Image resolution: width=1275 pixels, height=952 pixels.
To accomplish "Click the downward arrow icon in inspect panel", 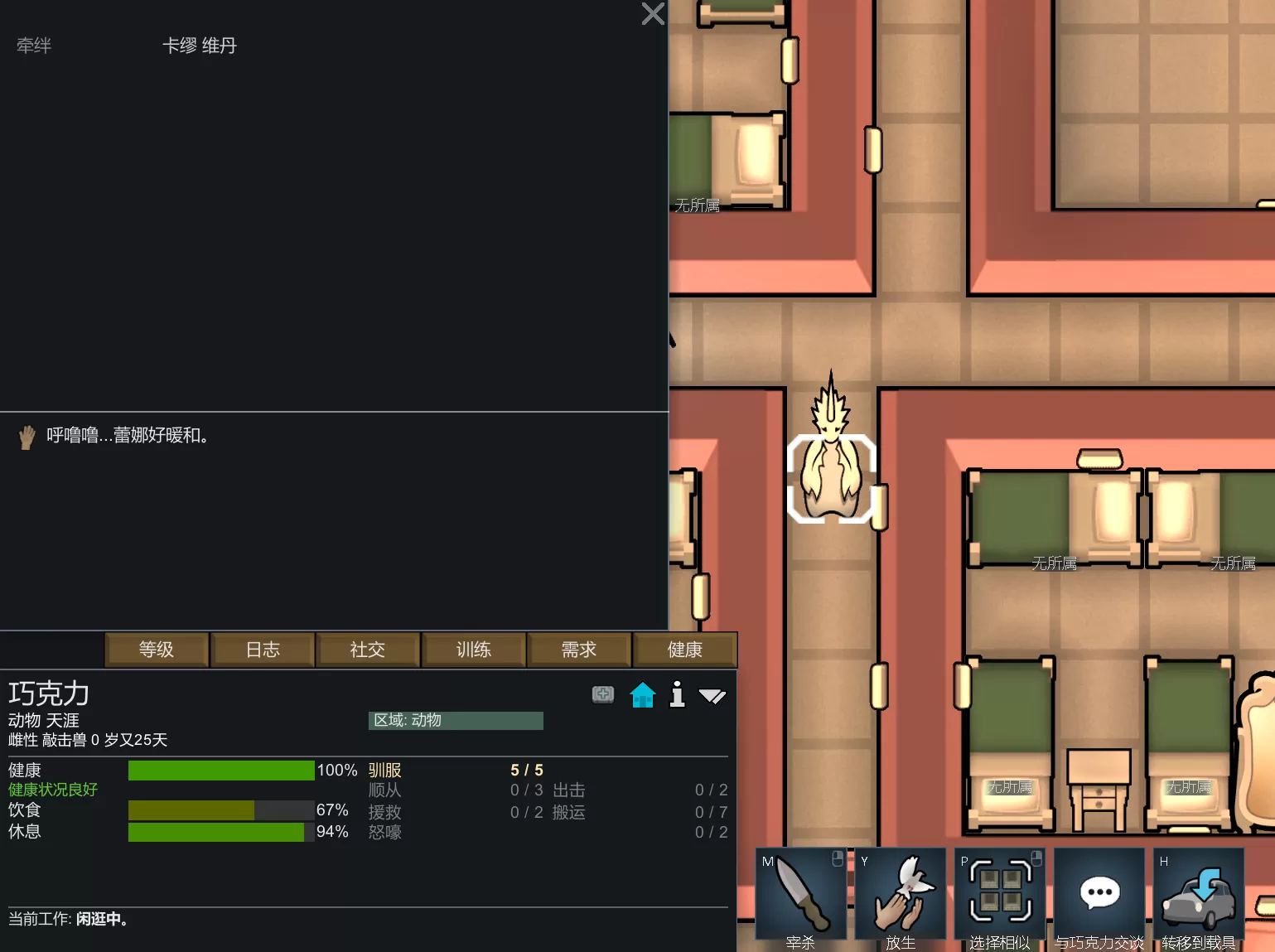I will coord(712,696).
